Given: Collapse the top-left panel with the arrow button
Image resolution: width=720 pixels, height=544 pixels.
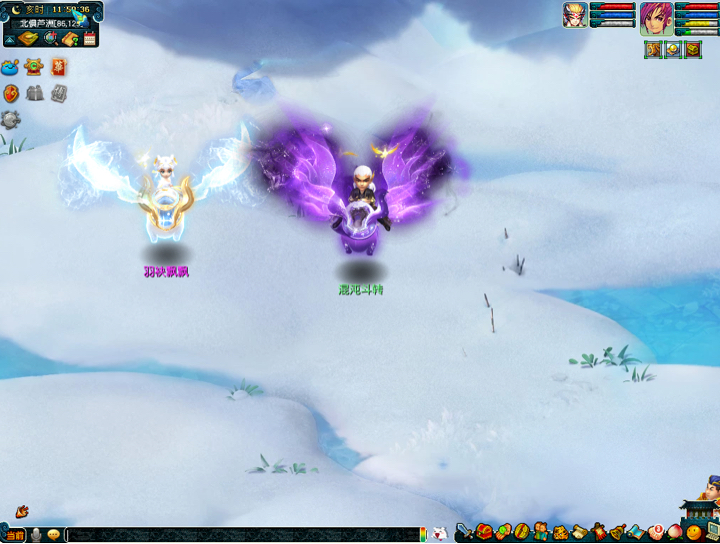Looking at the screenshot, I should click(9, 39).
